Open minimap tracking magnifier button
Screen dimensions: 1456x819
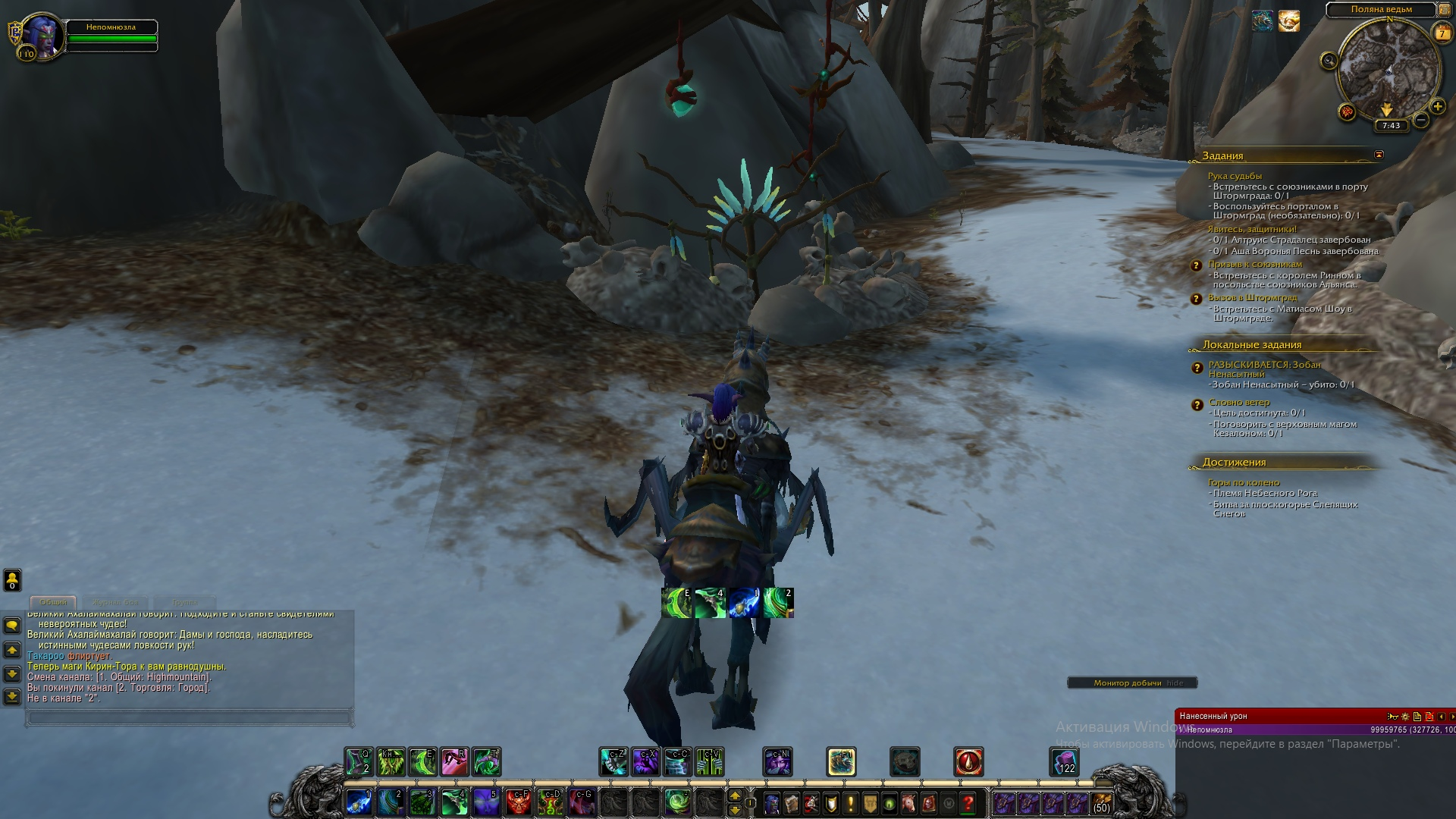pyautogui.click(x=1329, y=61)
